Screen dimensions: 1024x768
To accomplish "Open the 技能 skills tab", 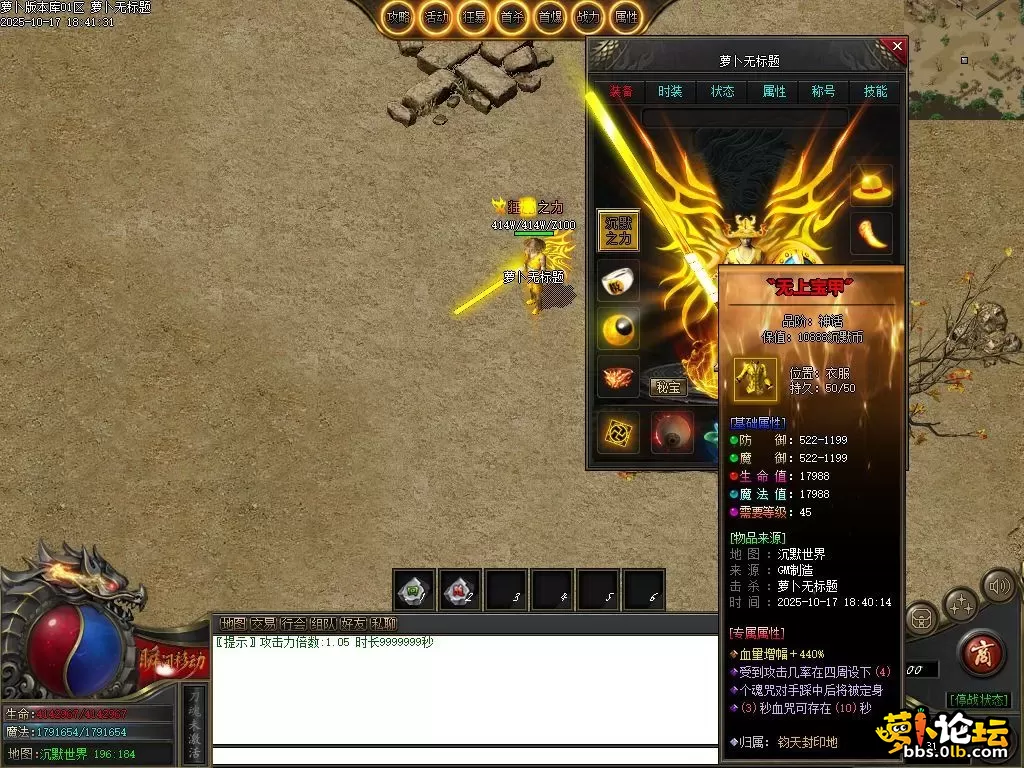I will (x=875, y=91).
